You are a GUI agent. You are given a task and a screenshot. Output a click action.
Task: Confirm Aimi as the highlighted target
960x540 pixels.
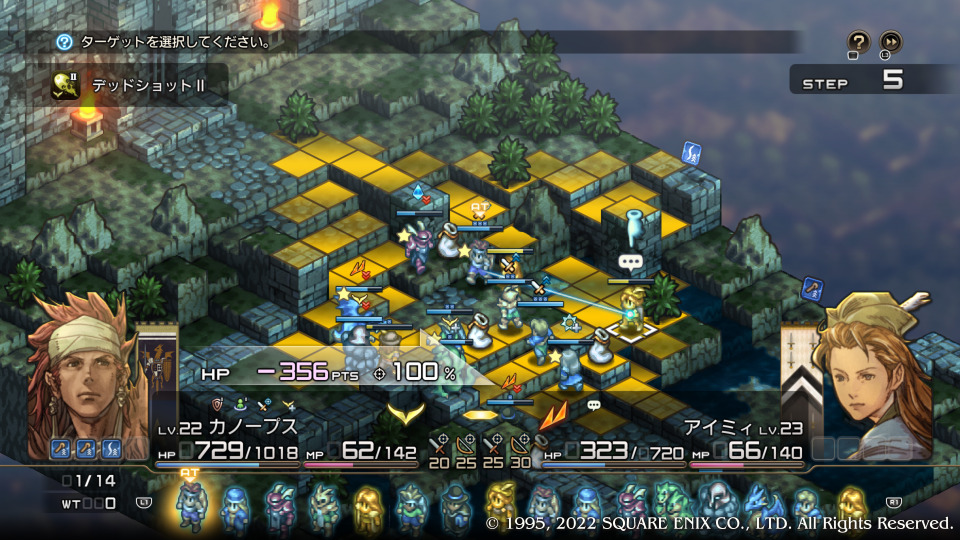click(632, 312)
